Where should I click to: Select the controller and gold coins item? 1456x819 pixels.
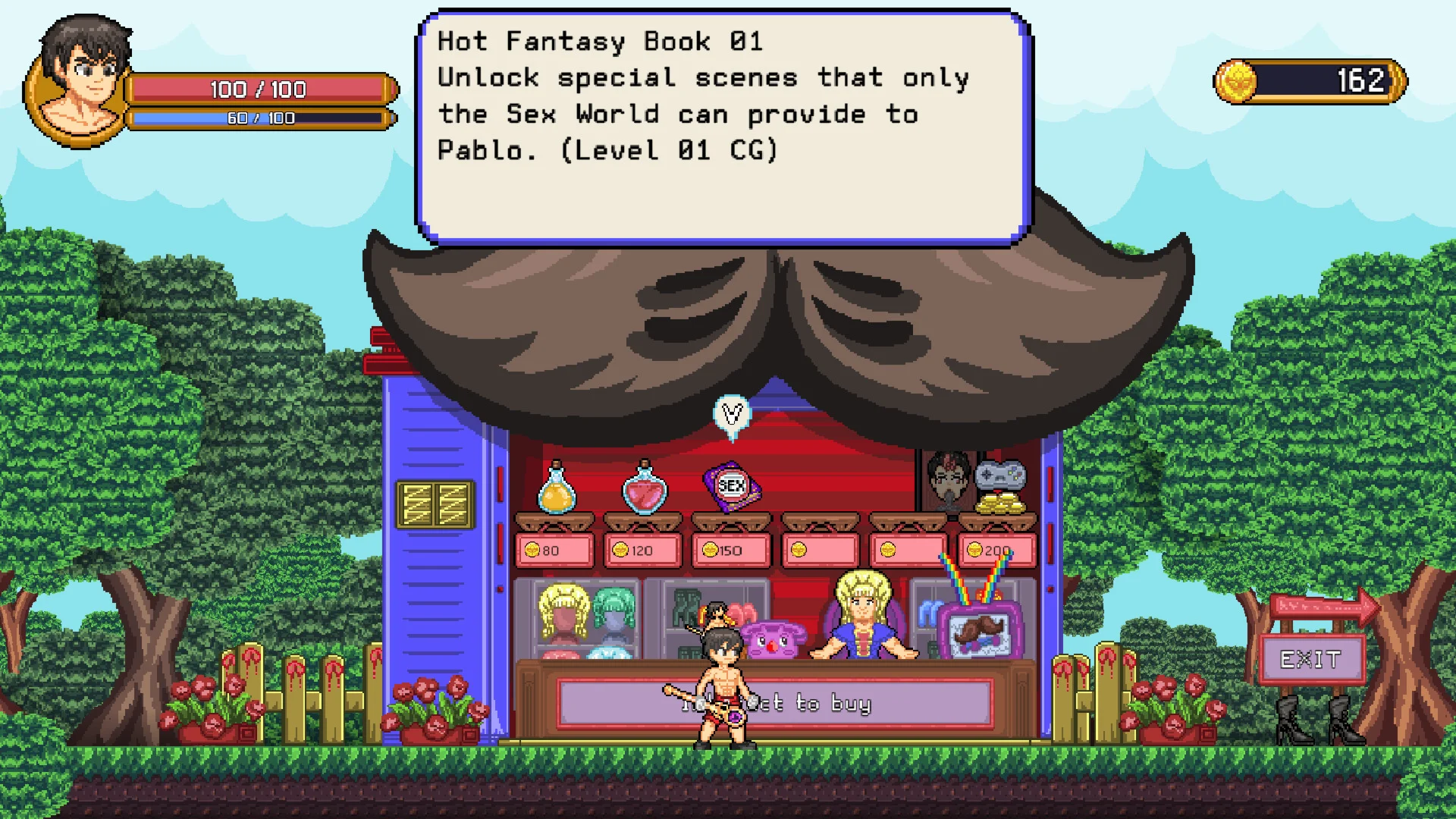pyautogui.click(x=999, y=488)
